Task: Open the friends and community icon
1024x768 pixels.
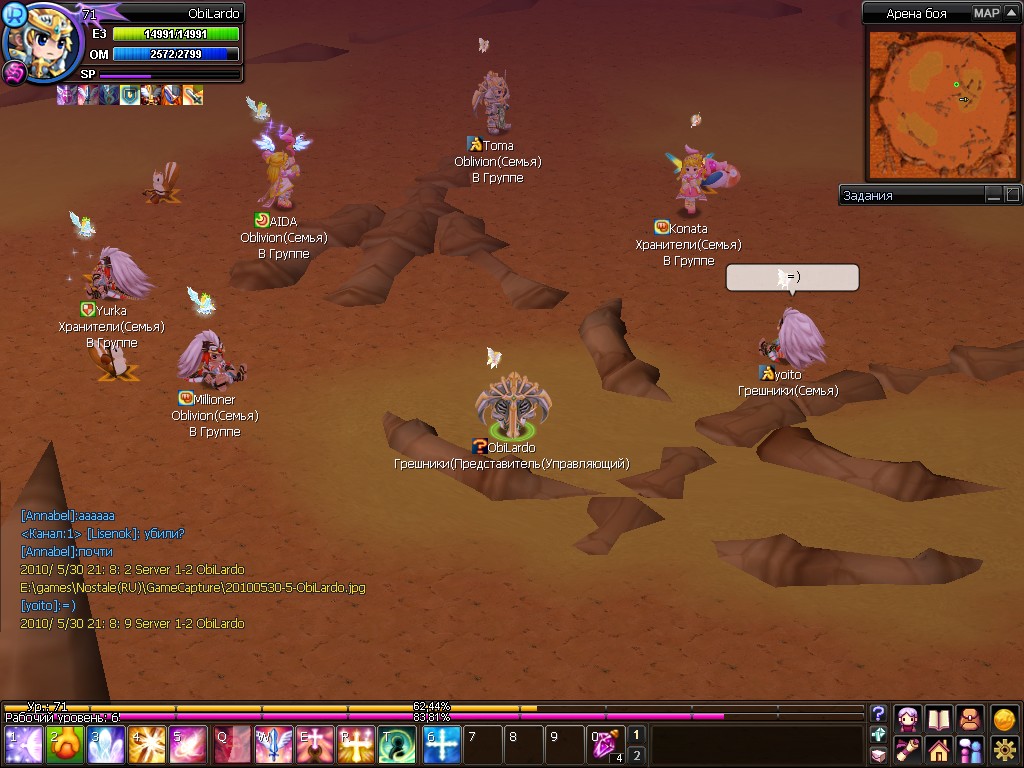Action: click(971, 749)
